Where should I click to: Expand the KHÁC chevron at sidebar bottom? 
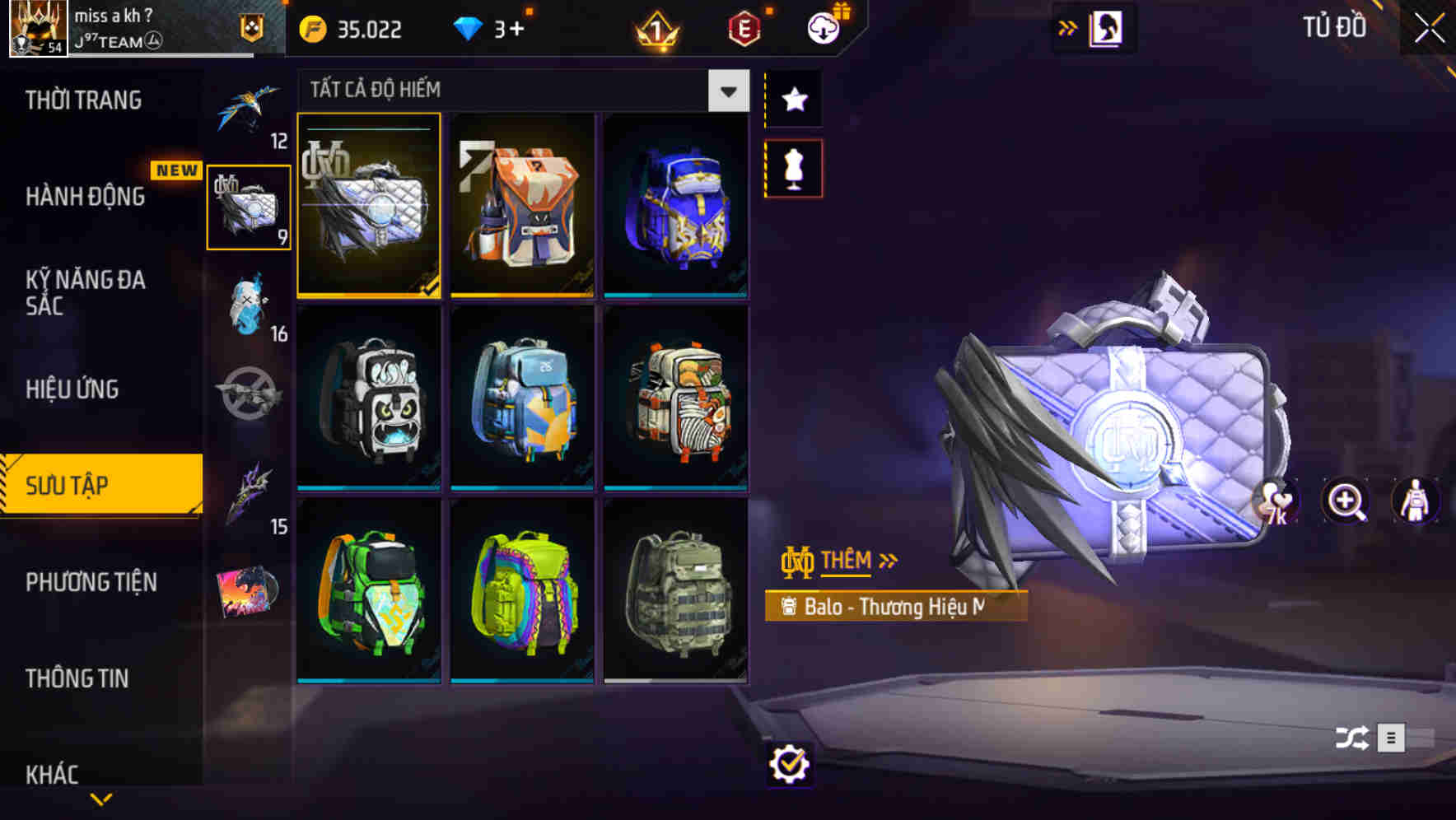pos(101,797)
